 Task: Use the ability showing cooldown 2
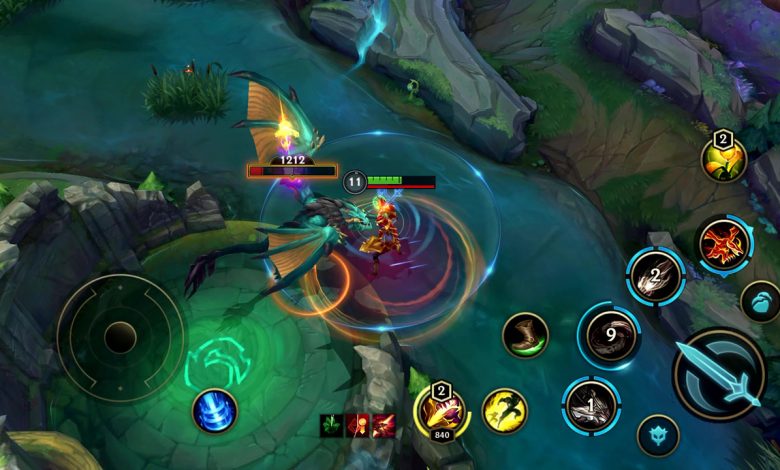[656, 276]
